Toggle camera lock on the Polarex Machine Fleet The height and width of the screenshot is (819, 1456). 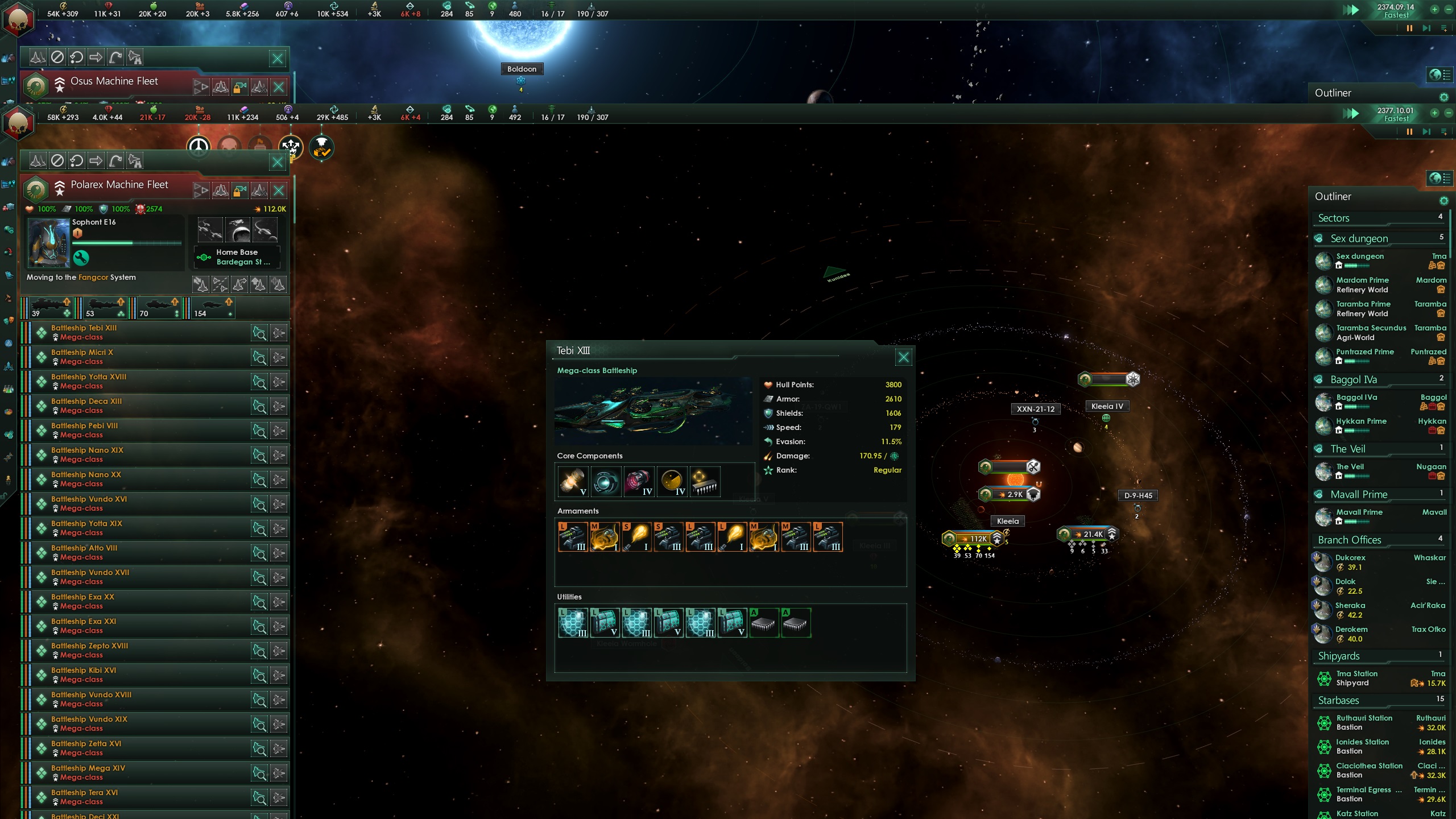coord(239,189)
